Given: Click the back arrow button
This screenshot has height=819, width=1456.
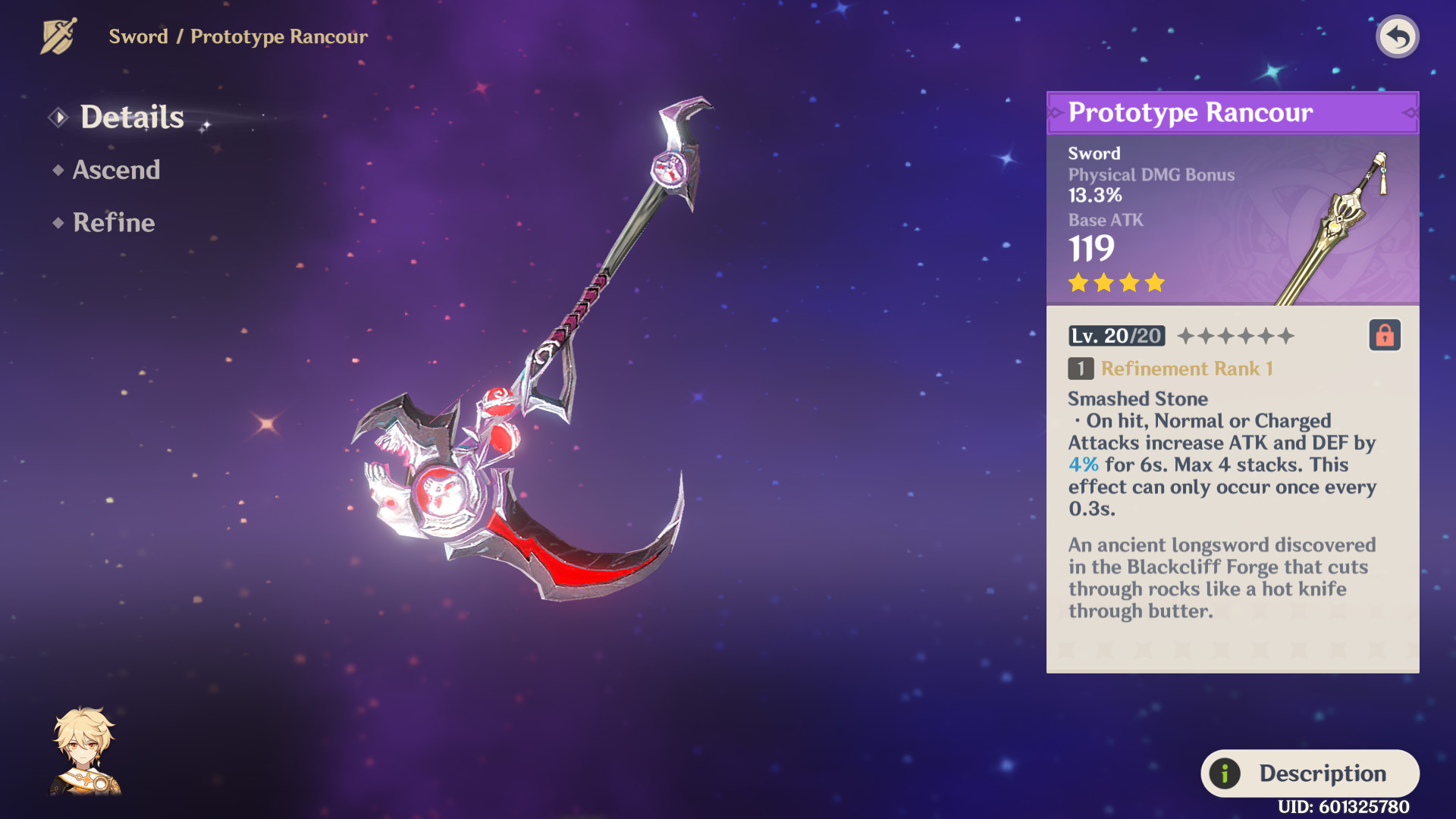Looking at the screenshot, I should (1397, 36).
